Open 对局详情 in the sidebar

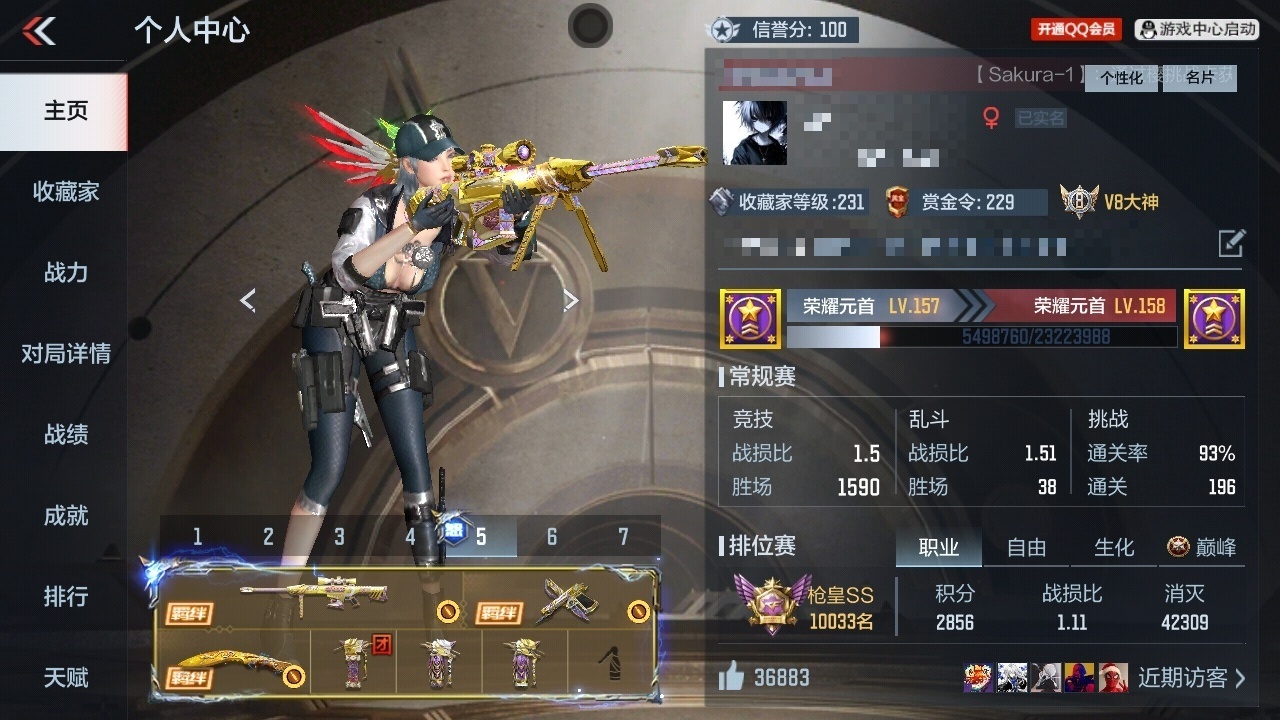point(65,353)
